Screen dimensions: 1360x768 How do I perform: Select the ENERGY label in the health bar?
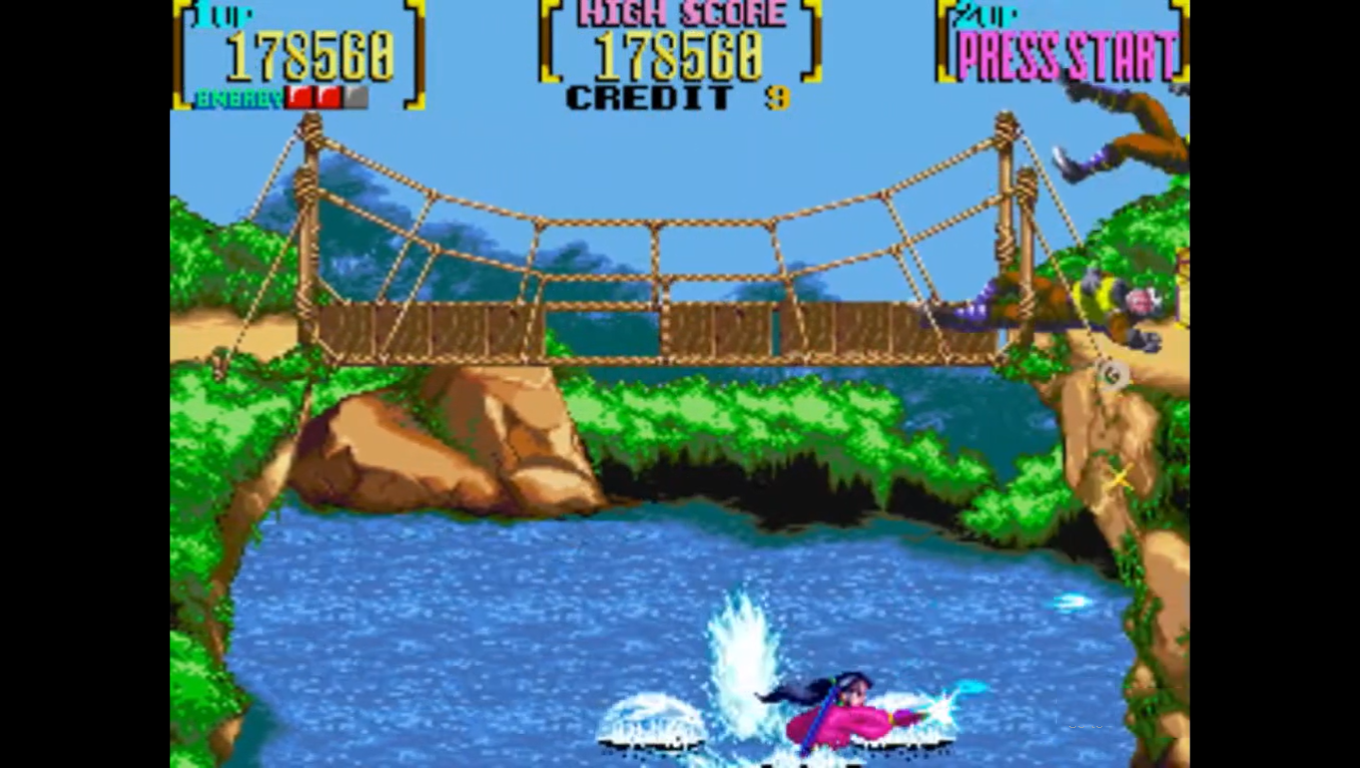tap(240, 97)
